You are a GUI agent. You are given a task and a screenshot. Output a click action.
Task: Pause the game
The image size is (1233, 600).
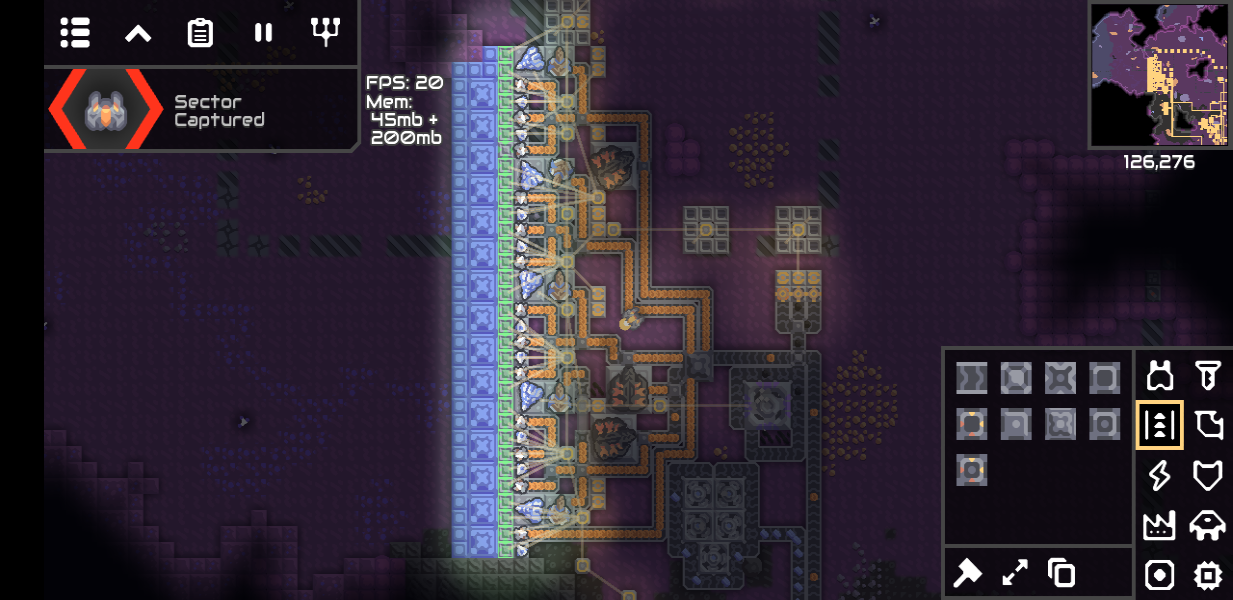pos(263,33)
